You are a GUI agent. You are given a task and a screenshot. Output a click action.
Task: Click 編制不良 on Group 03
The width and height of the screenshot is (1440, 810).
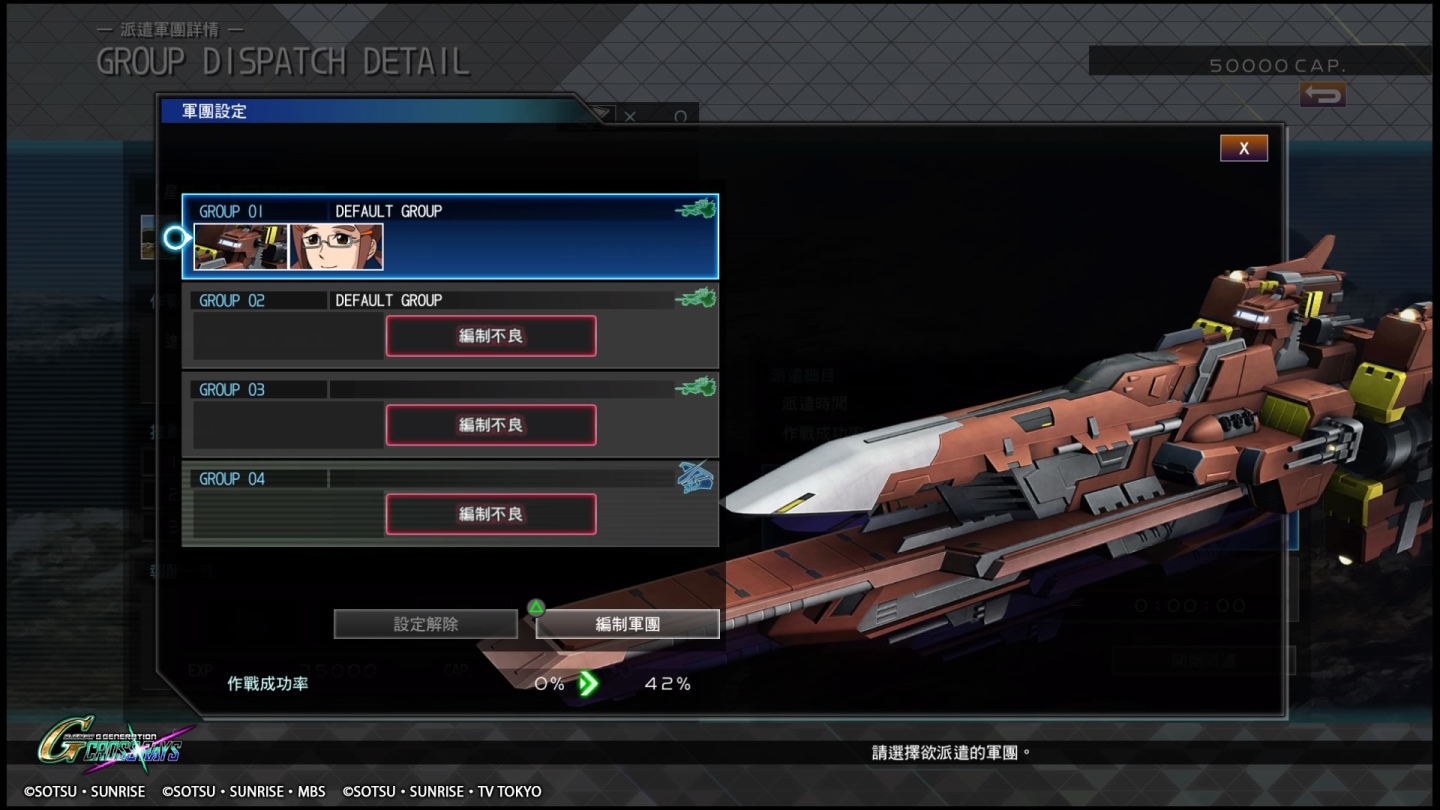(x=490, y=425)
